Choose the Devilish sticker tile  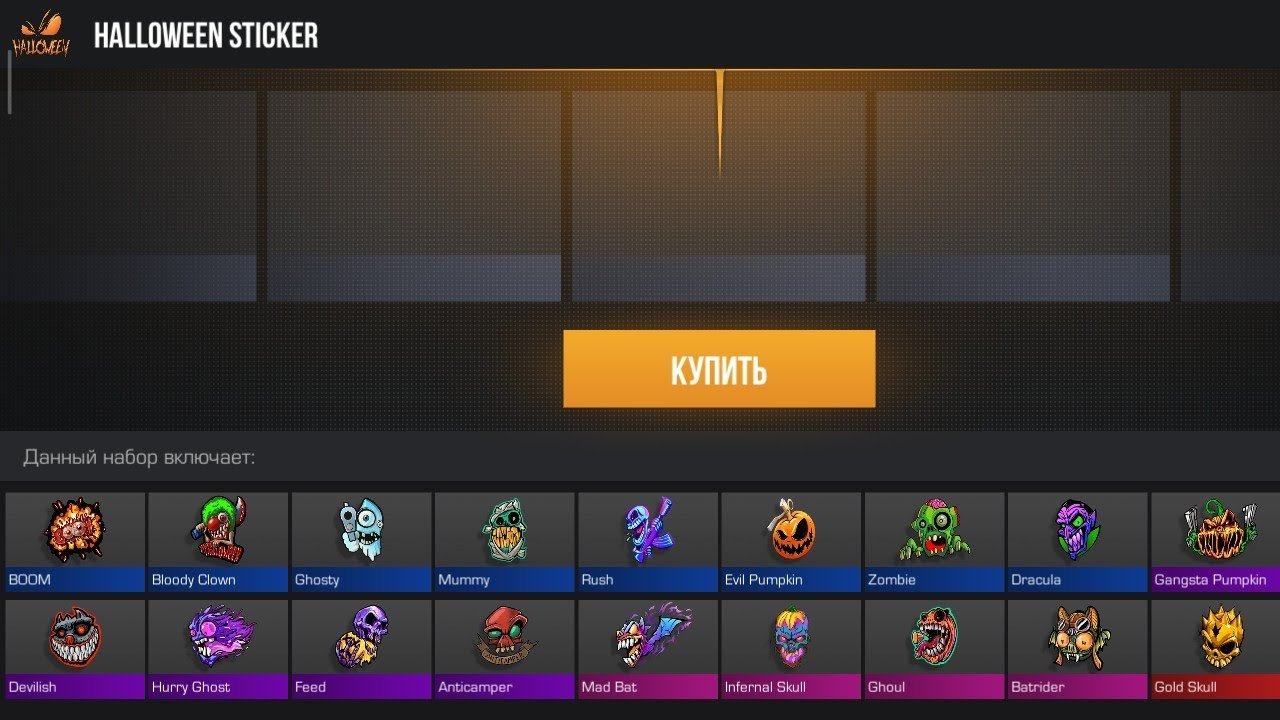click(x=75, y=648)
